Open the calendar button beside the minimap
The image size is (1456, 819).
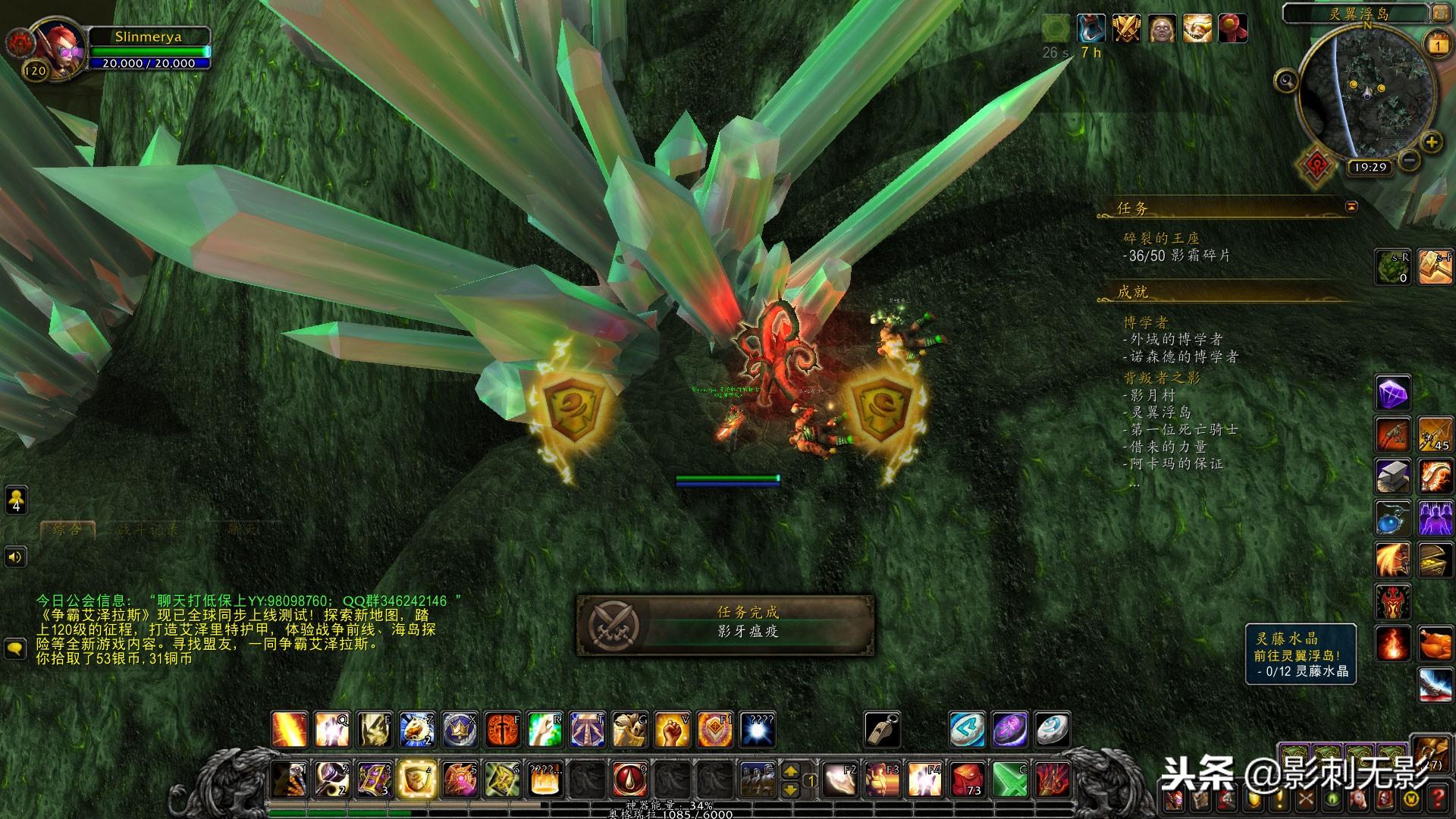pyautogui.click(x=1439, y=45)
